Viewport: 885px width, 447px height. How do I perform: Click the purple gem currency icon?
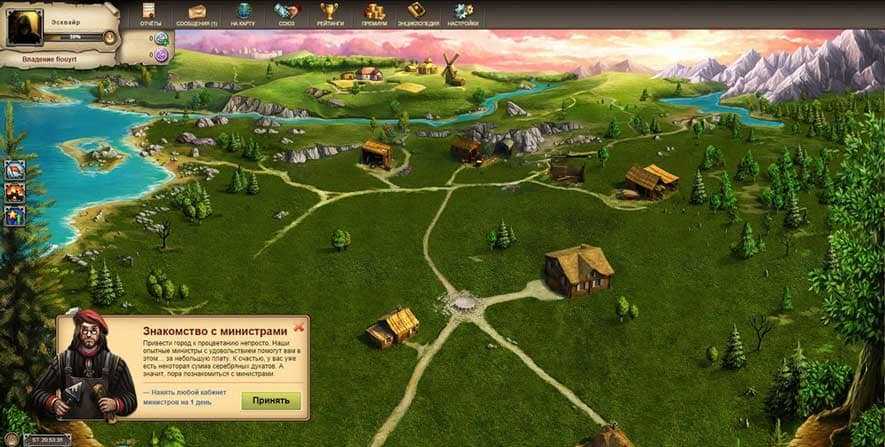[x=160, y=55]
